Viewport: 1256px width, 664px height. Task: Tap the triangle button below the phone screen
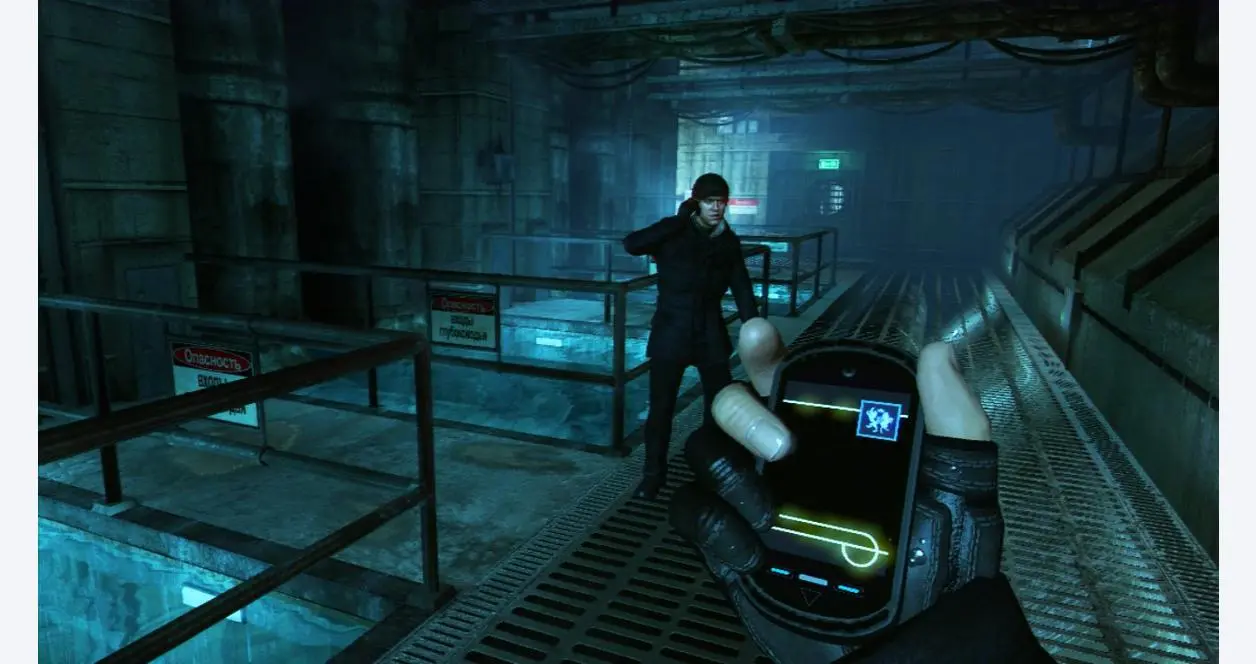click(809, 598)
